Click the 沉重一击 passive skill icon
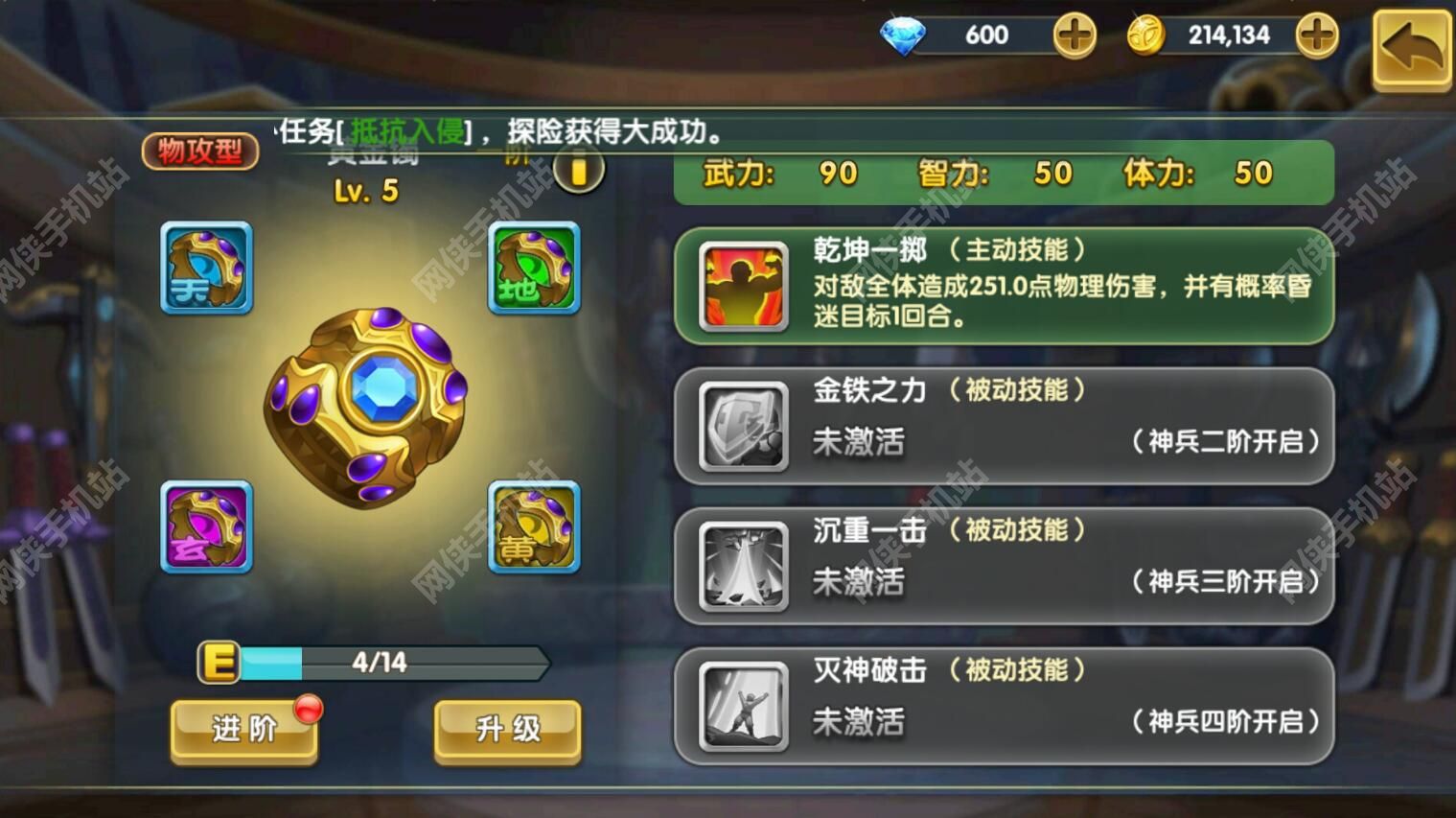Viewport: 1456px width, 818px height. [x=740, y=566]
